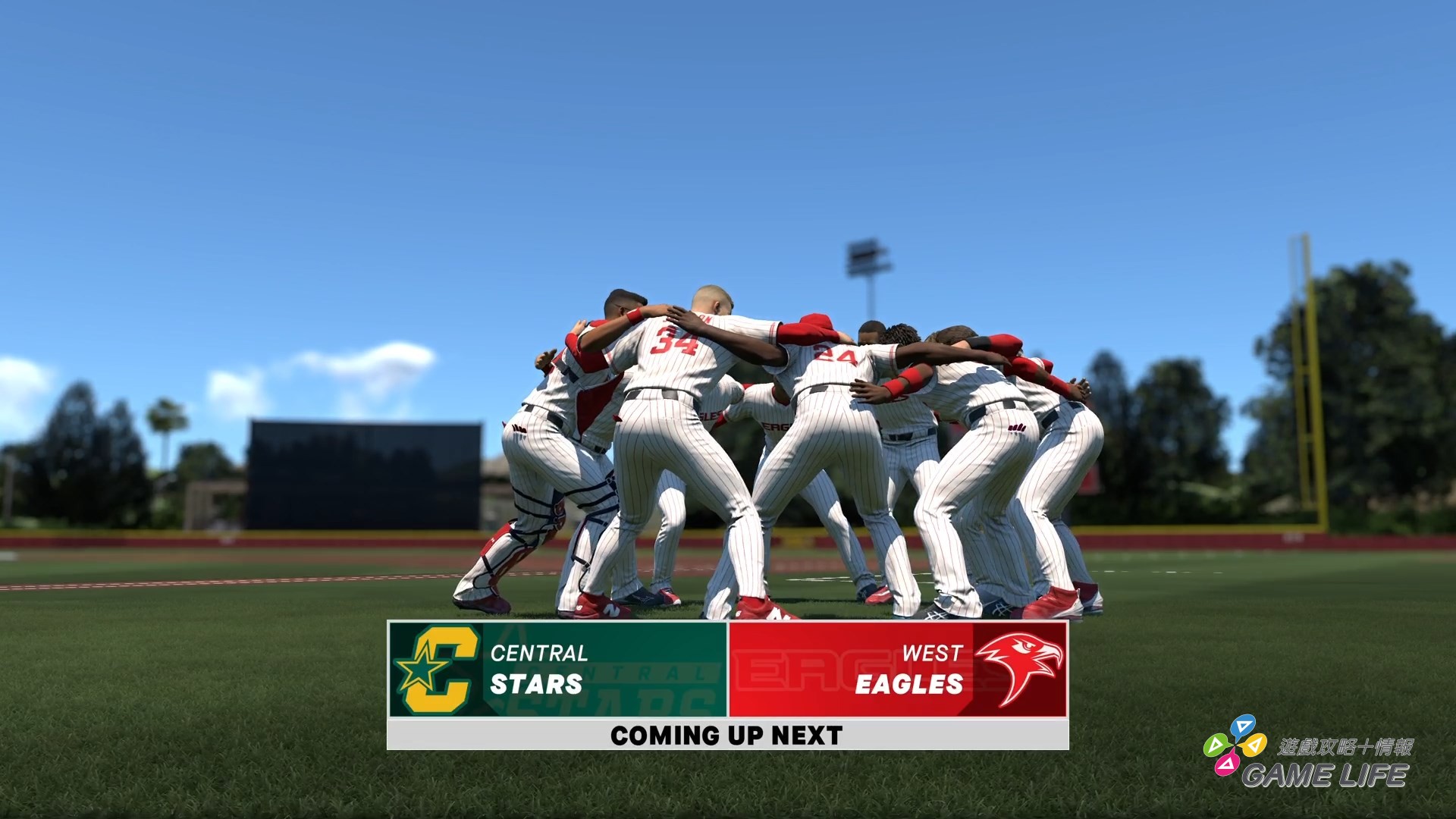
Task: Click the pink petal of the Game Life logo
Action: tap(1227, 764)
